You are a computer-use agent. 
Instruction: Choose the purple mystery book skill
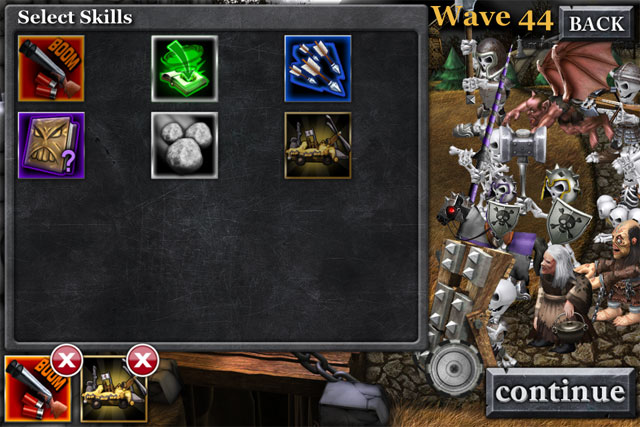pyautogui.click(x=51, y=144)
